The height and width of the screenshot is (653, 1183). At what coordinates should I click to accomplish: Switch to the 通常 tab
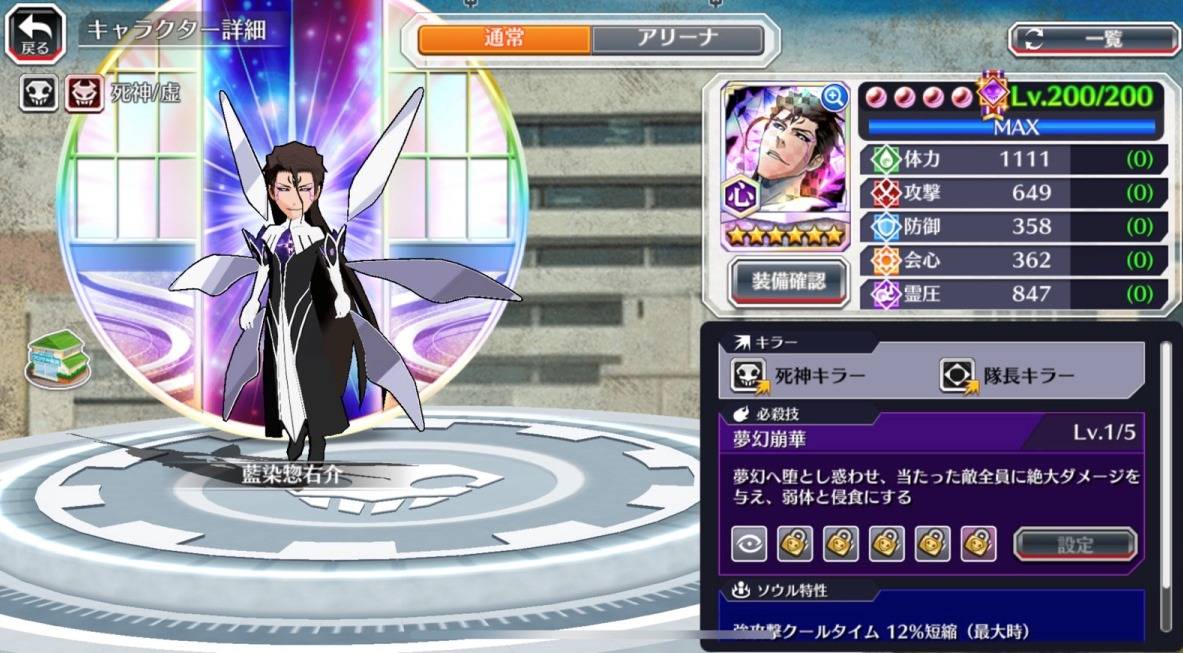tap(505, 39)
